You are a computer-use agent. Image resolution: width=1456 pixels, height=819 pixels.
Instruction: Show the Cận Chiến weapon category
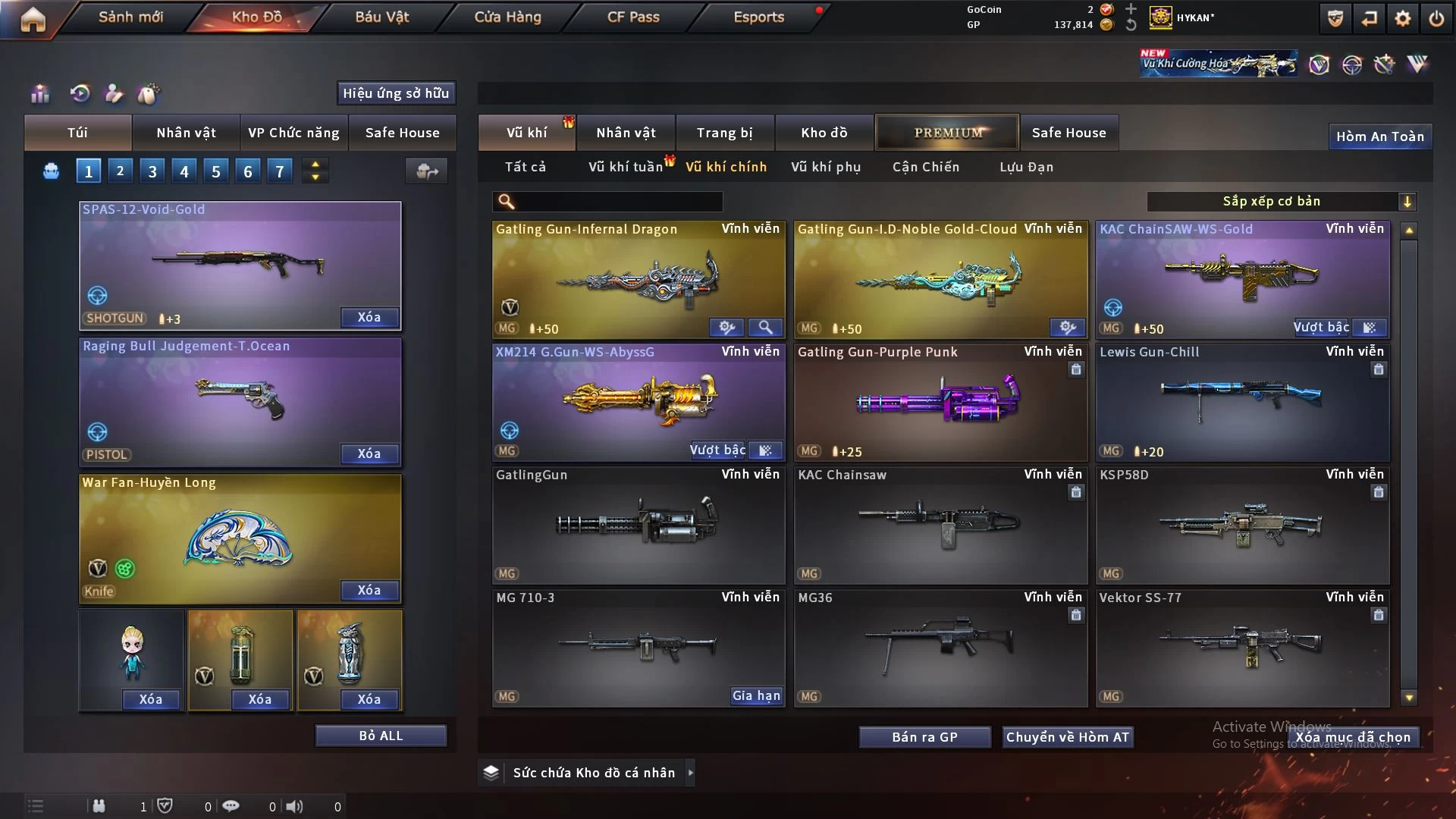(x=925, y=167)
